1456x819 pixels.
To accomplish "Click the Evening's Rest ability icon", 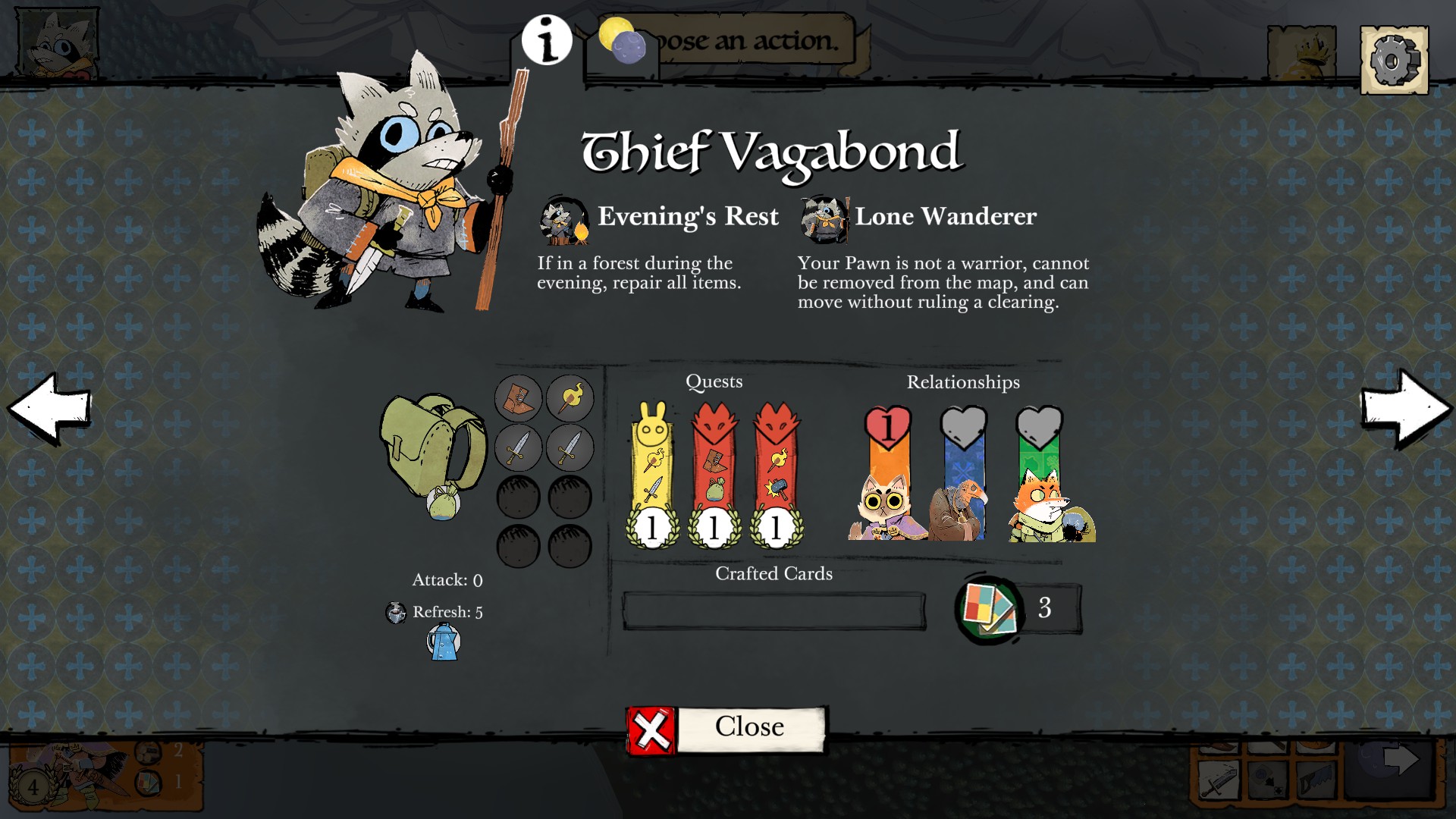I will pyautogui.click(x=560, y=219).
